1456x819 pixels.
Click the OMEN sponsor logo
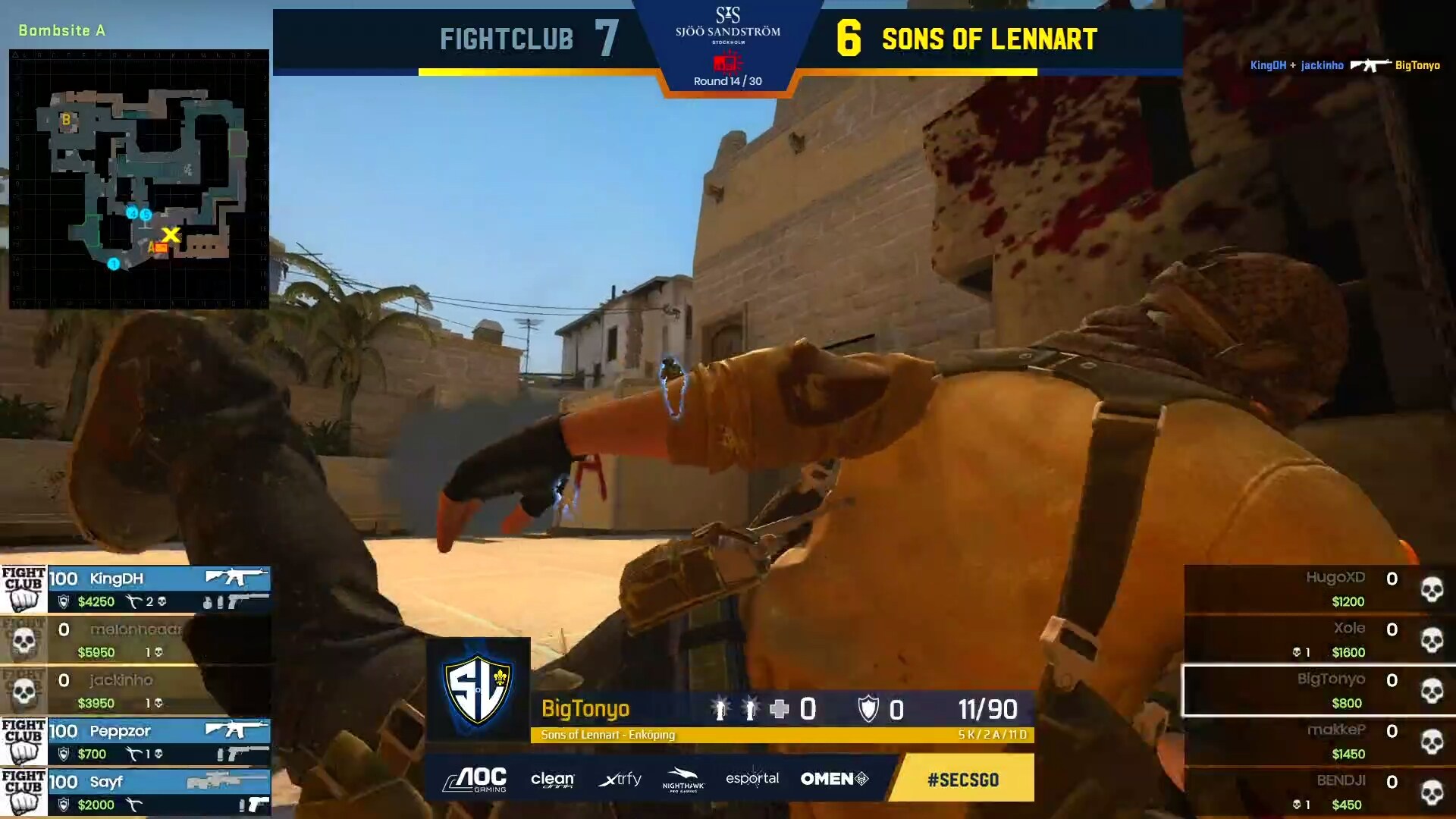point(834,779)
